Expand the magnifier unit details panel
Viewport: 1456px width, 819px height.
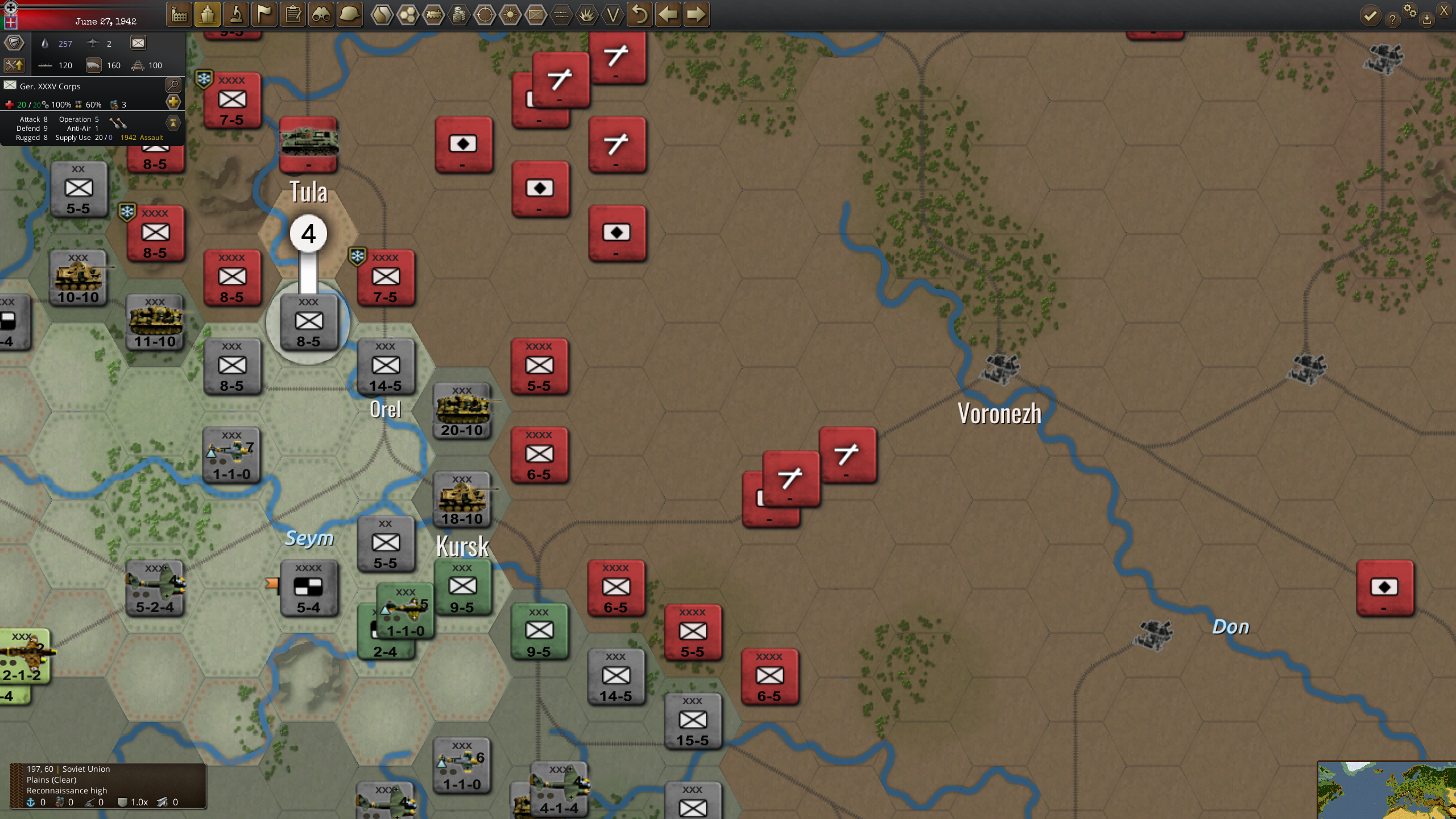(173, 85)
